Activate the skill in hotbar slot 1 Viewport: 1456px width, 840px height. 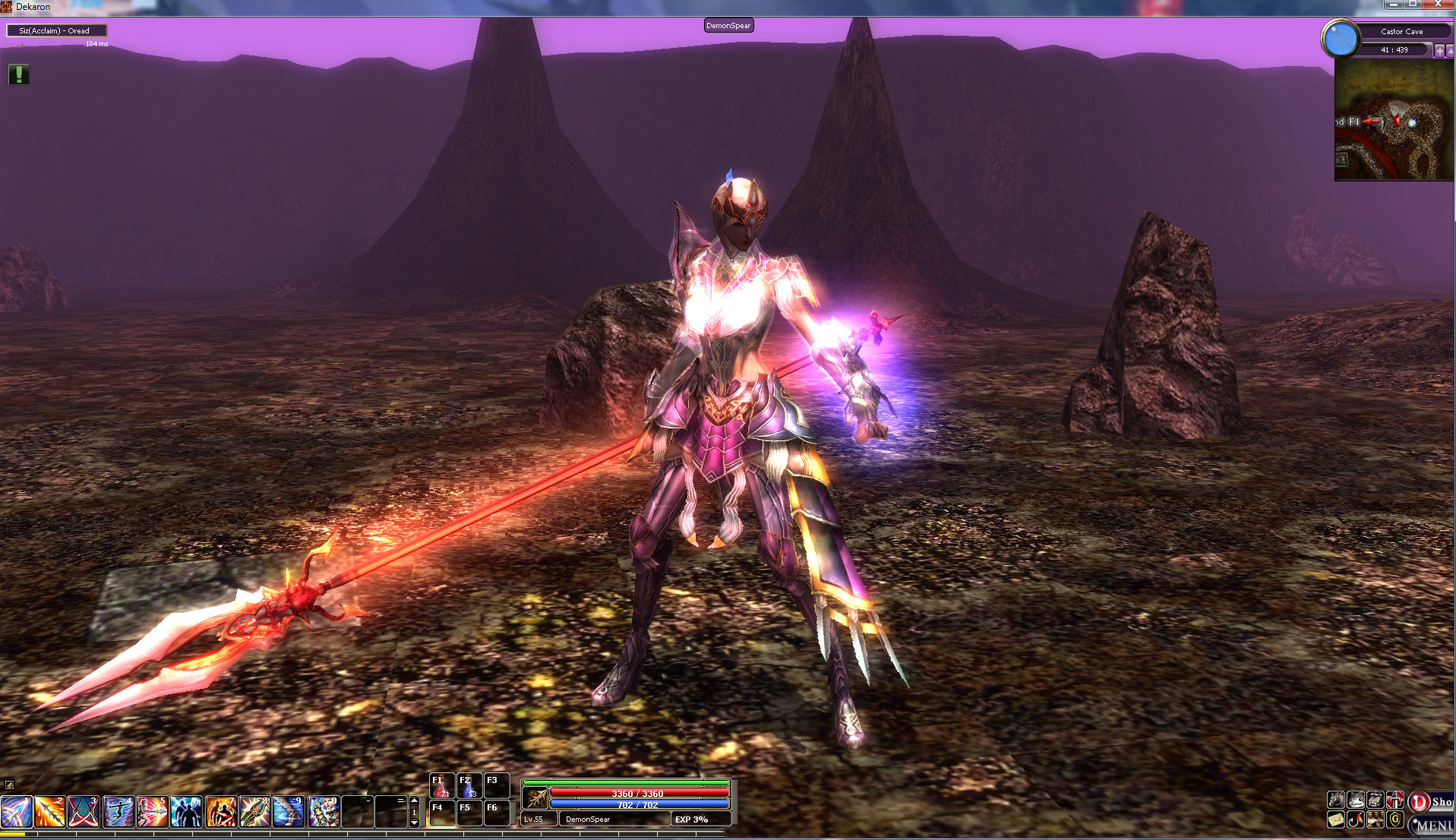click(x=16, y=812)
